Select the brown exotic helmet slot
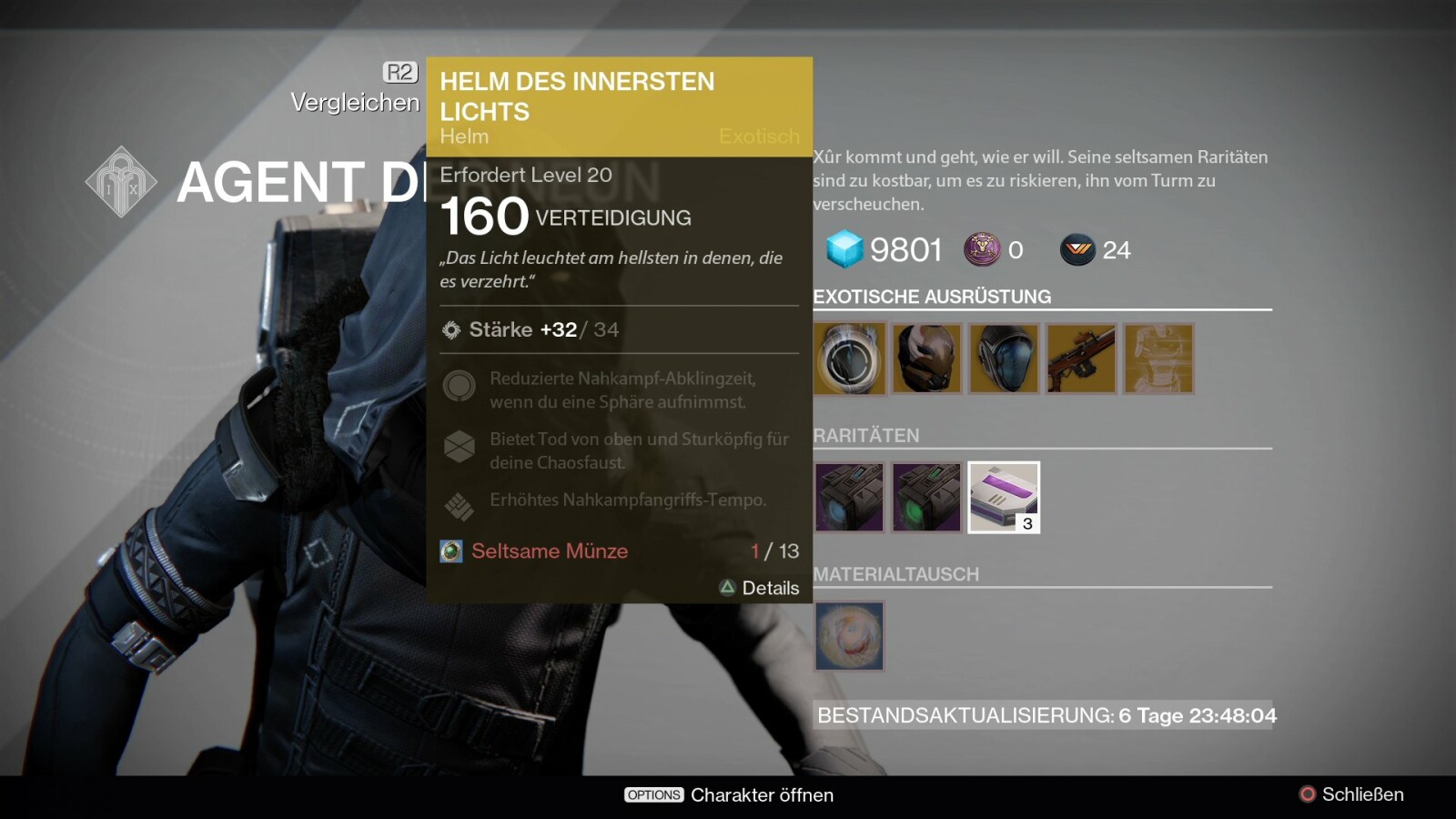The image size is (1456, 819). click(926, 359)
